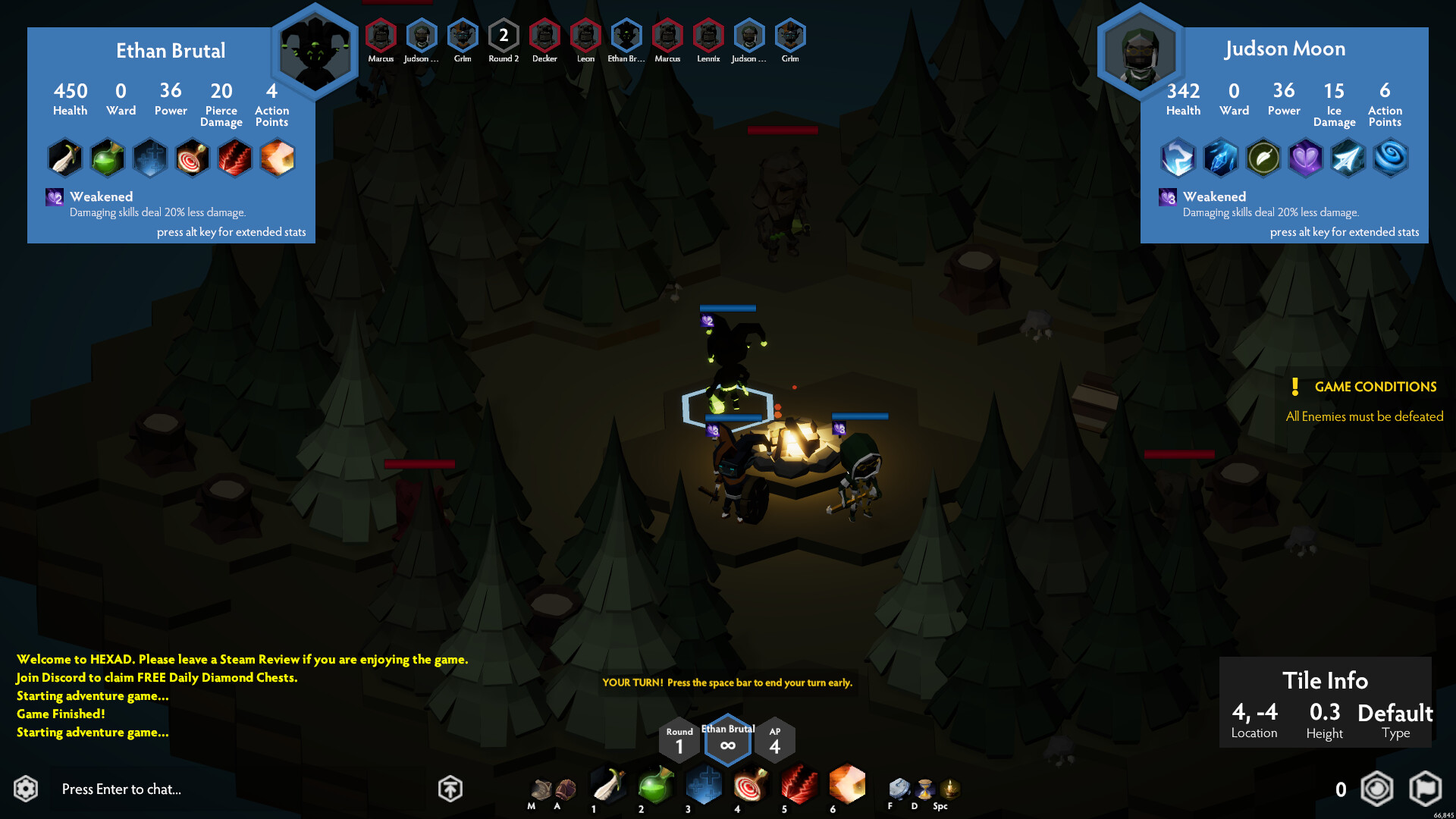Screen dimensions: 1456x819
Task: Trigger the red claw skill in slot 5
Action: tap(799, 787)
